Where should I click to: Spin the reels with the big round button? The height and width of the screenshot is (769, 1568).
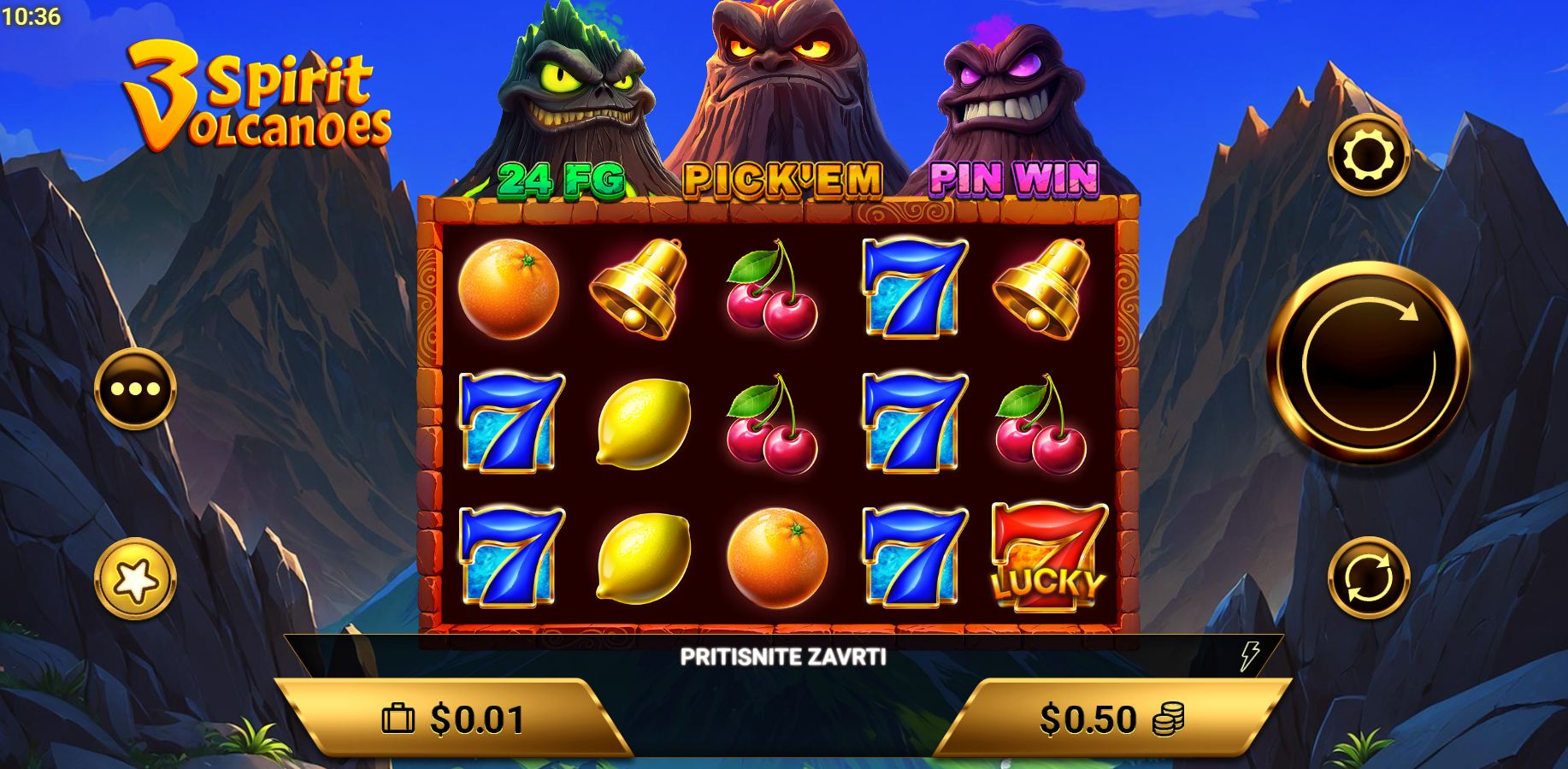pos(1368,363)
